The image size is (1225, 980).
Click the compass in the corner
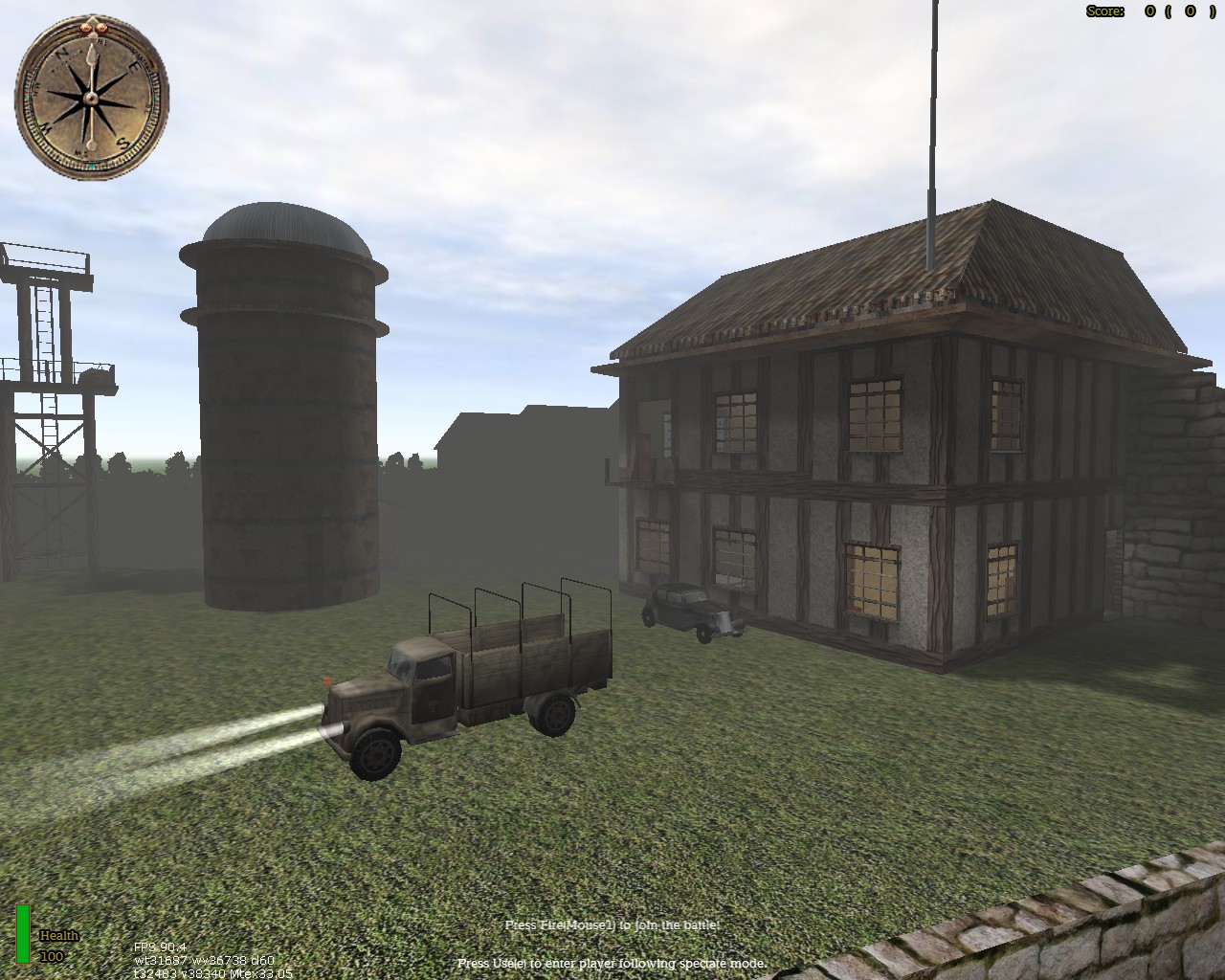click(92, 97)
